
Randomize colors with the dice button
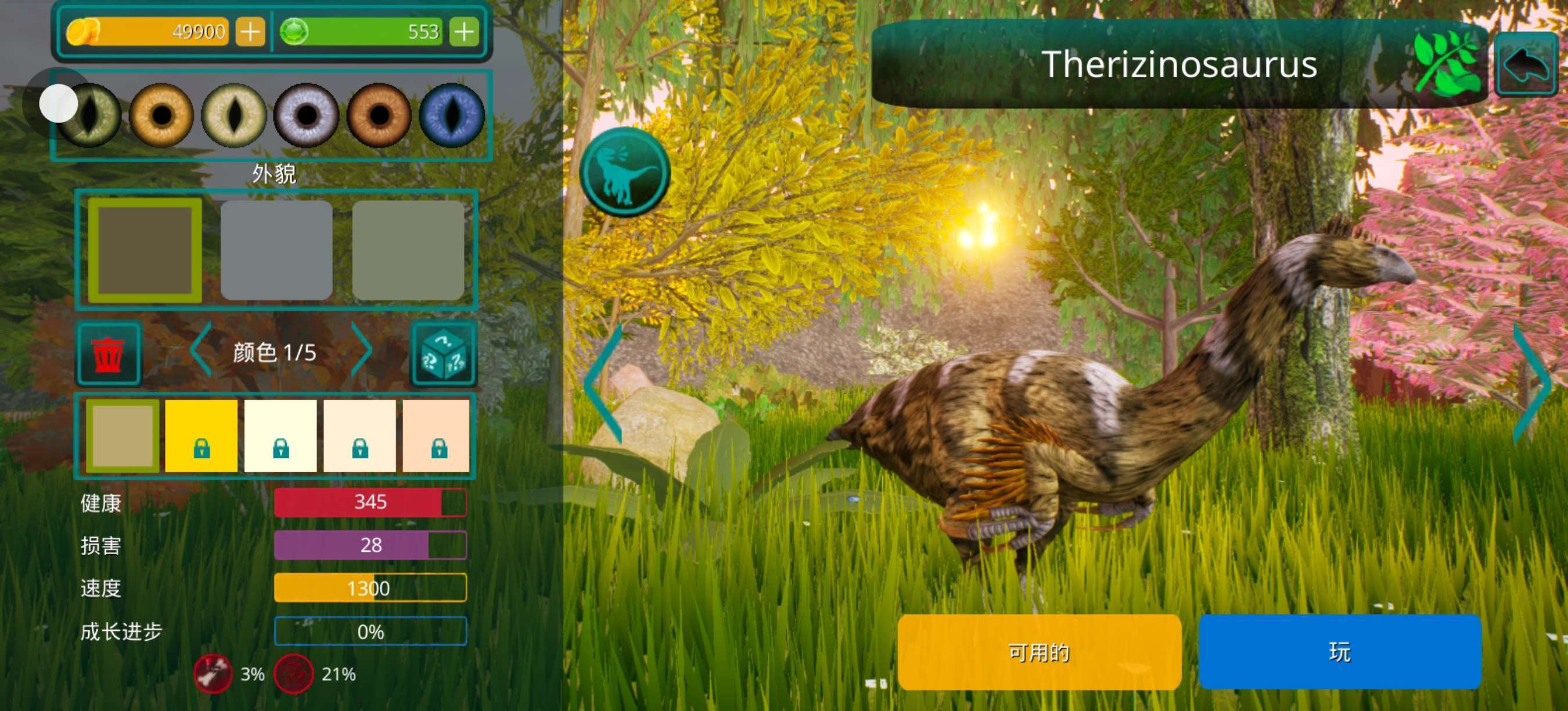tap(443, 354)
